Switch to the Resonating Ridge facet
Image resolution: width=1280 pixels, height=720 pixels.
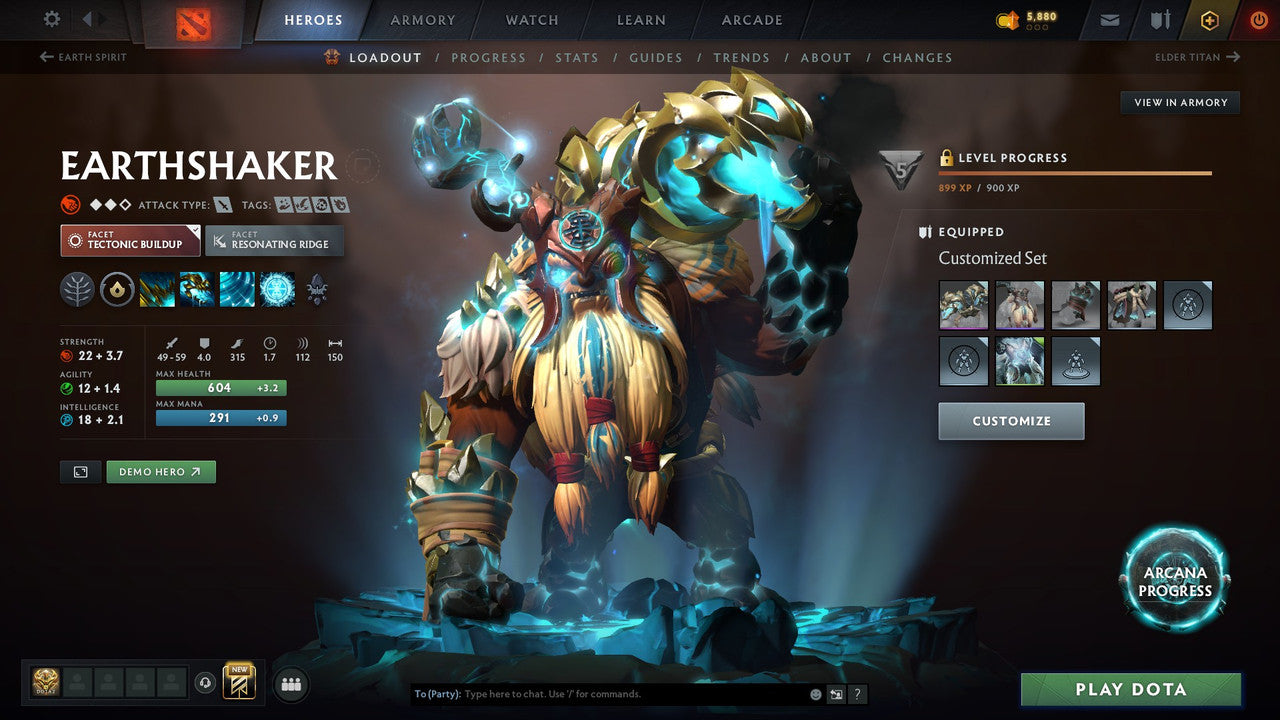click(x=275, y=241)
